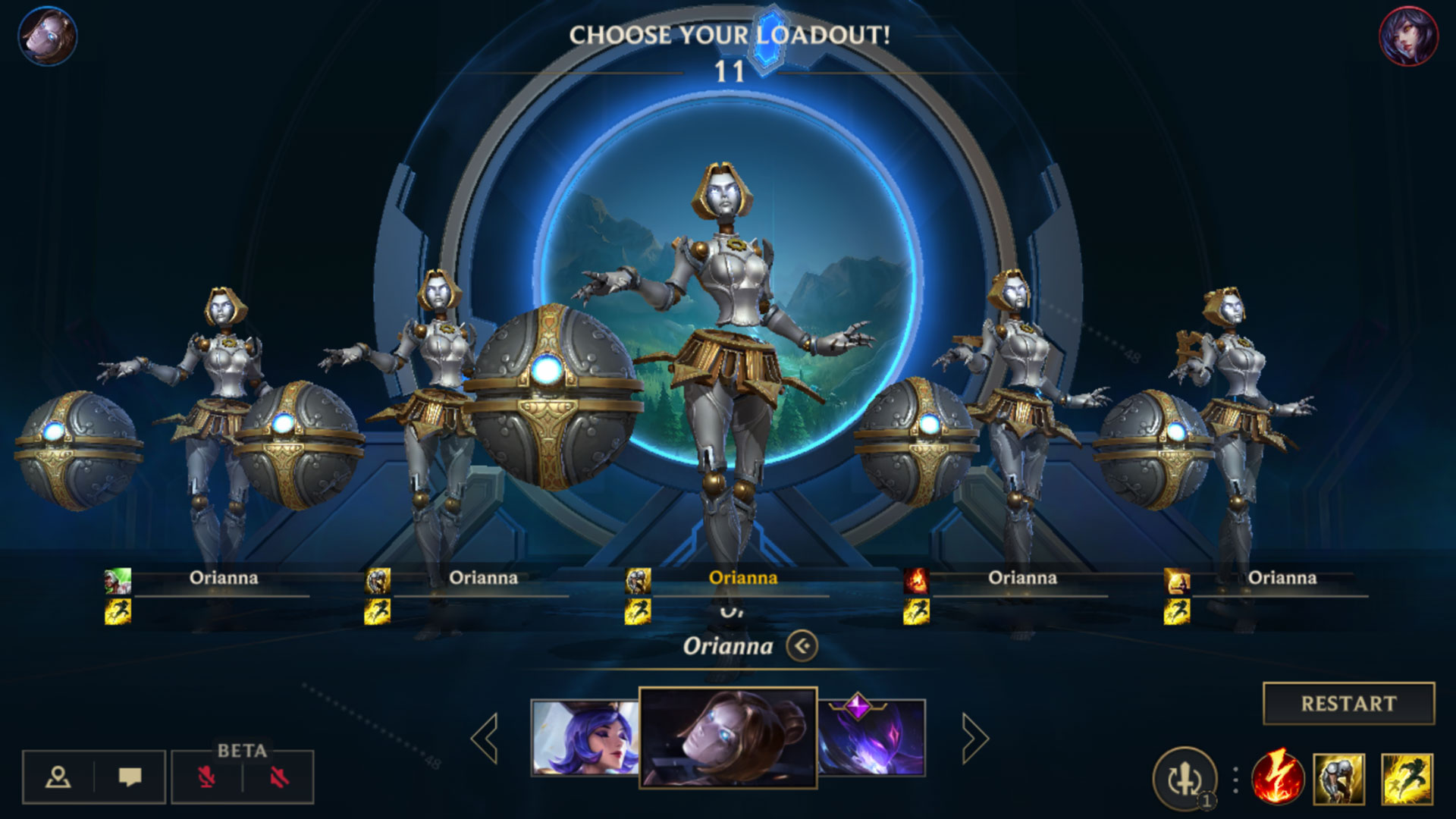Screen dimensions: 1456x819
Task: Collapse the Orianna name panel via its chevron
Action: tap(802, 645)
